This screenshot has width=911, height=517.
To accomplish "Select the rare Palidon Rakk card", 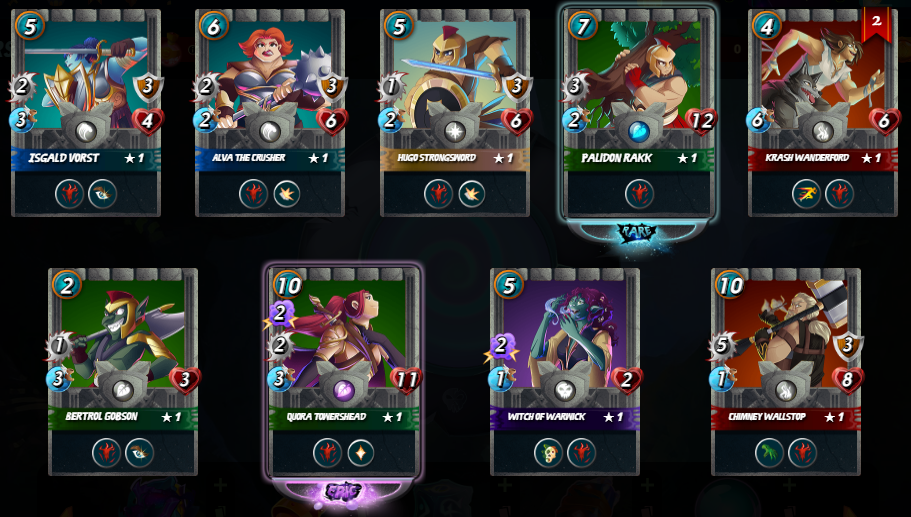I will click(x=639, y=80).
